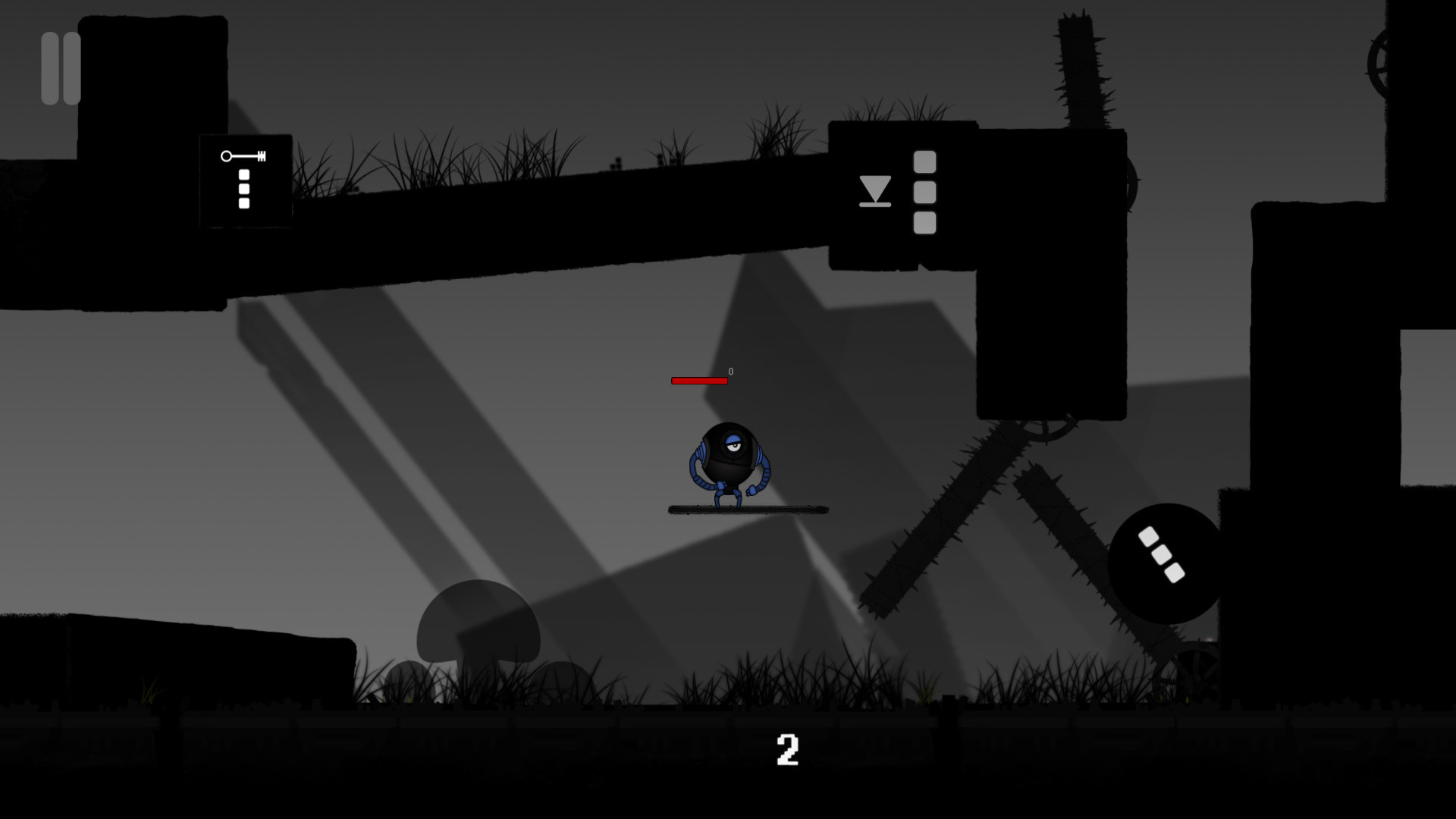Click the topmost dot on the arrow panel

[x=924, y=162]
